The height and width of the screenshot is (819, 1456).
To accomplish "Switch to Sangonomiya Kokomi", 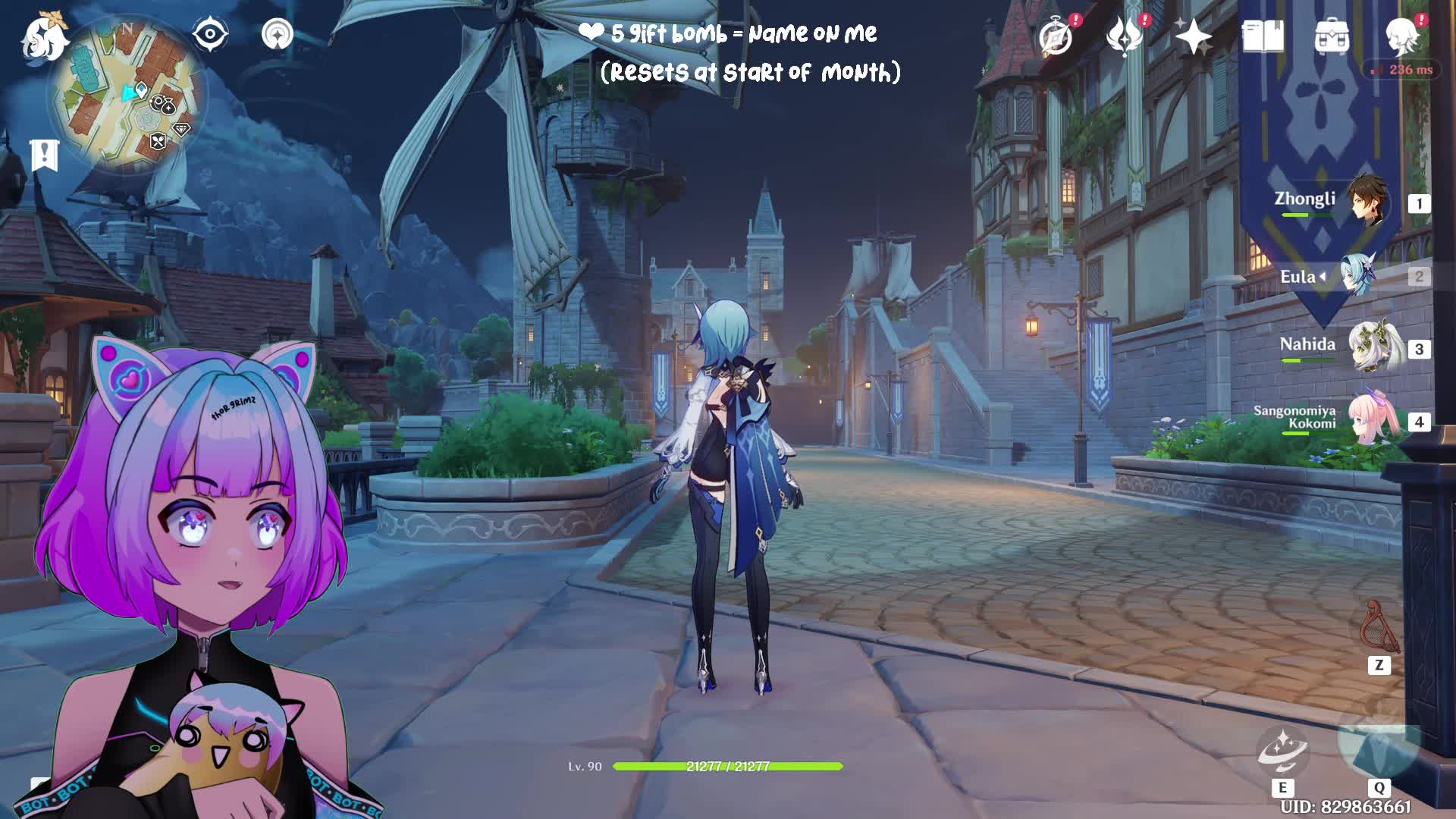I will [x=1373, y=420].
